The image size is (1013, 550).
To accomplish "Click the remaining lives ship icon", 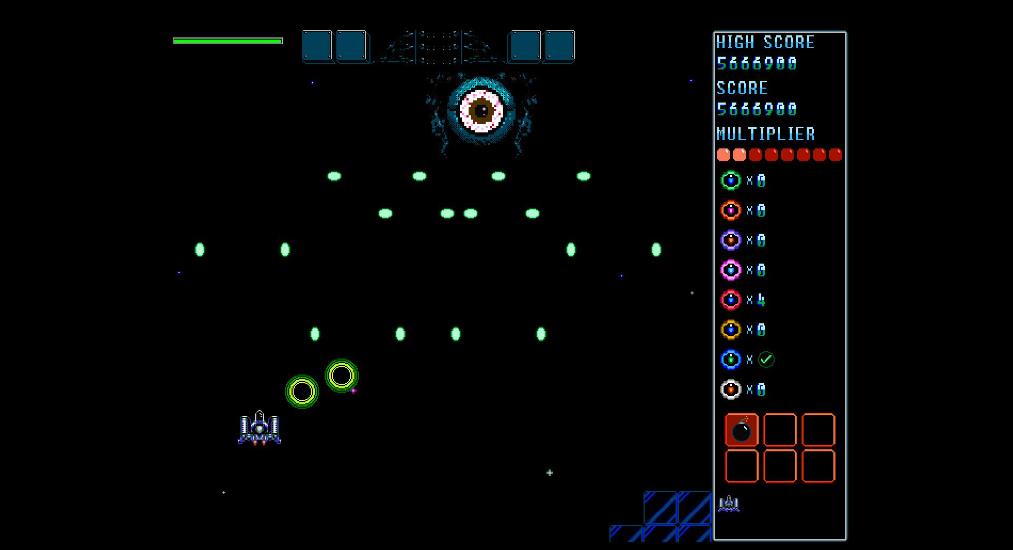I will (x=729, y=503).
